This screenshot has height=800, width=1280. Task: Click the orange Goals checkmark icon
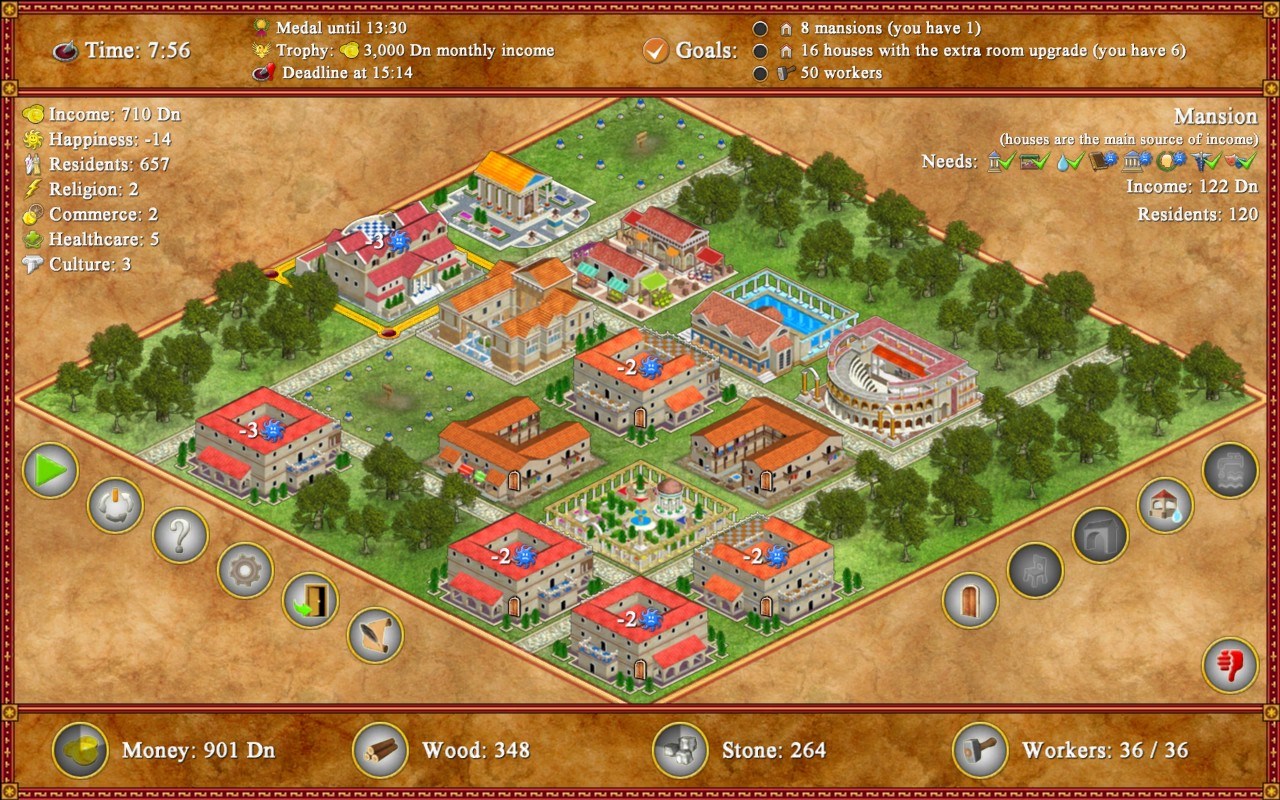tap(657, 48)
